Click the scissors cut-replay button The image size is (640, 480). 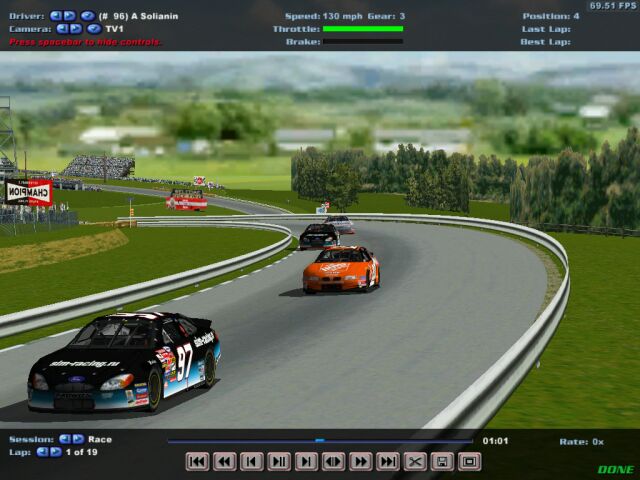[415, 461]
